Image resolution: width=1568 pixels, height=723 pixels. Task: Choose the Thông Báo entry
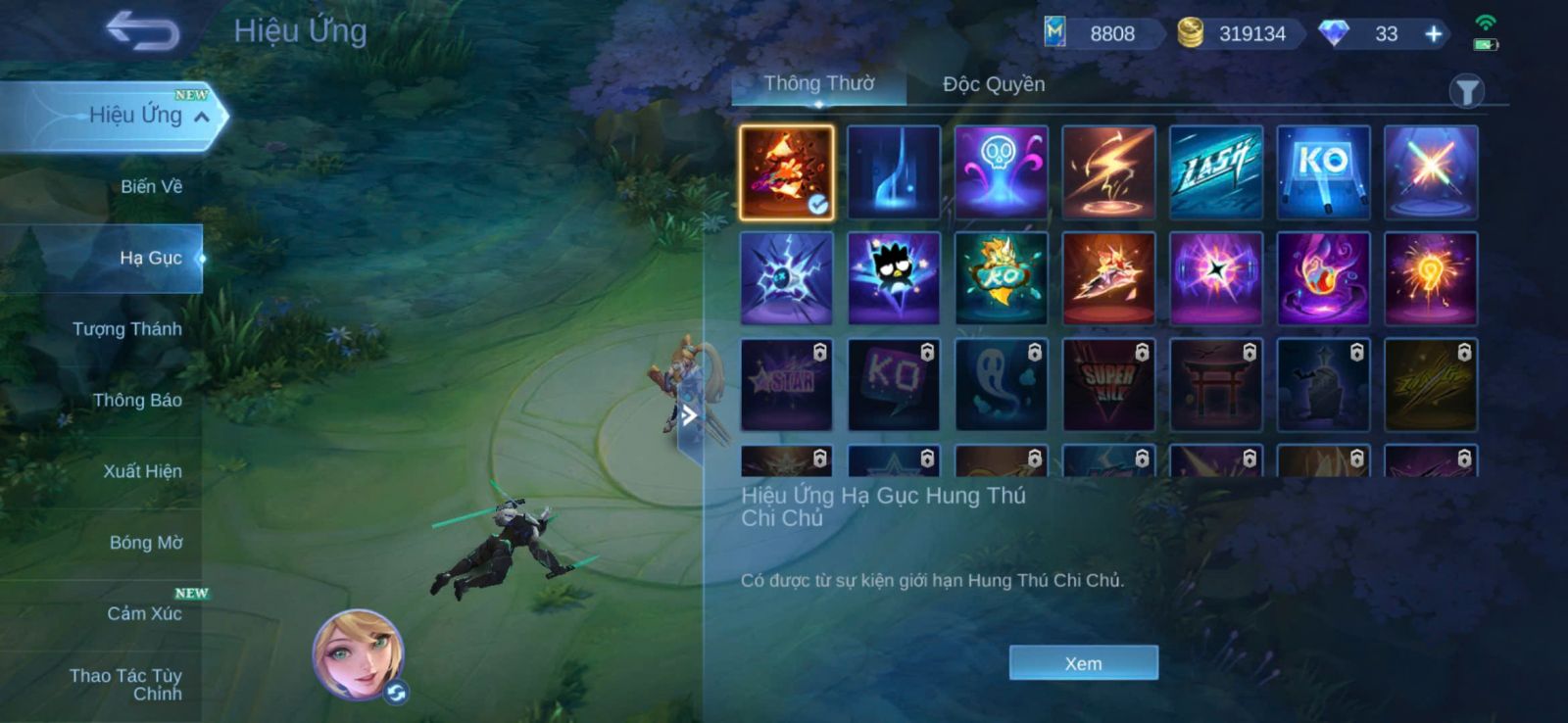pos(136,400)
